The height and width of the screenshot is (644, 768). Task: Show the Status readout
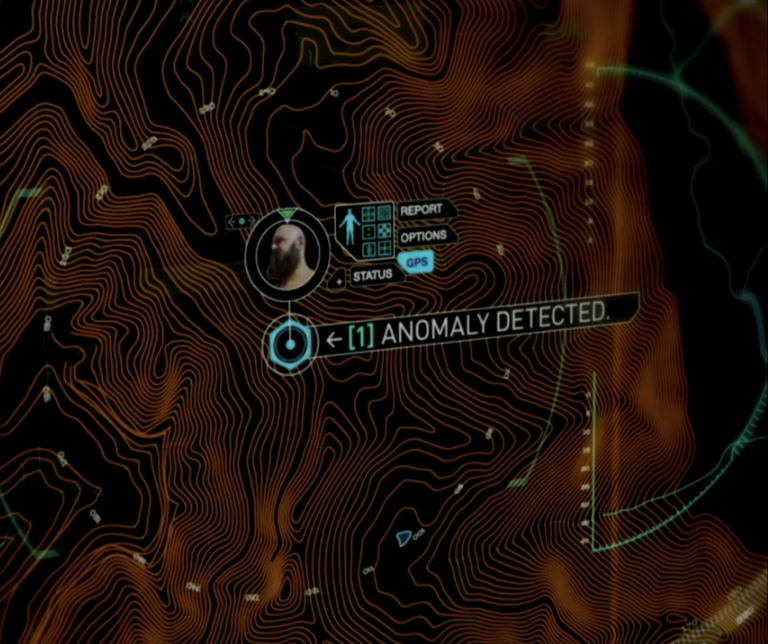tap(371, 274)
